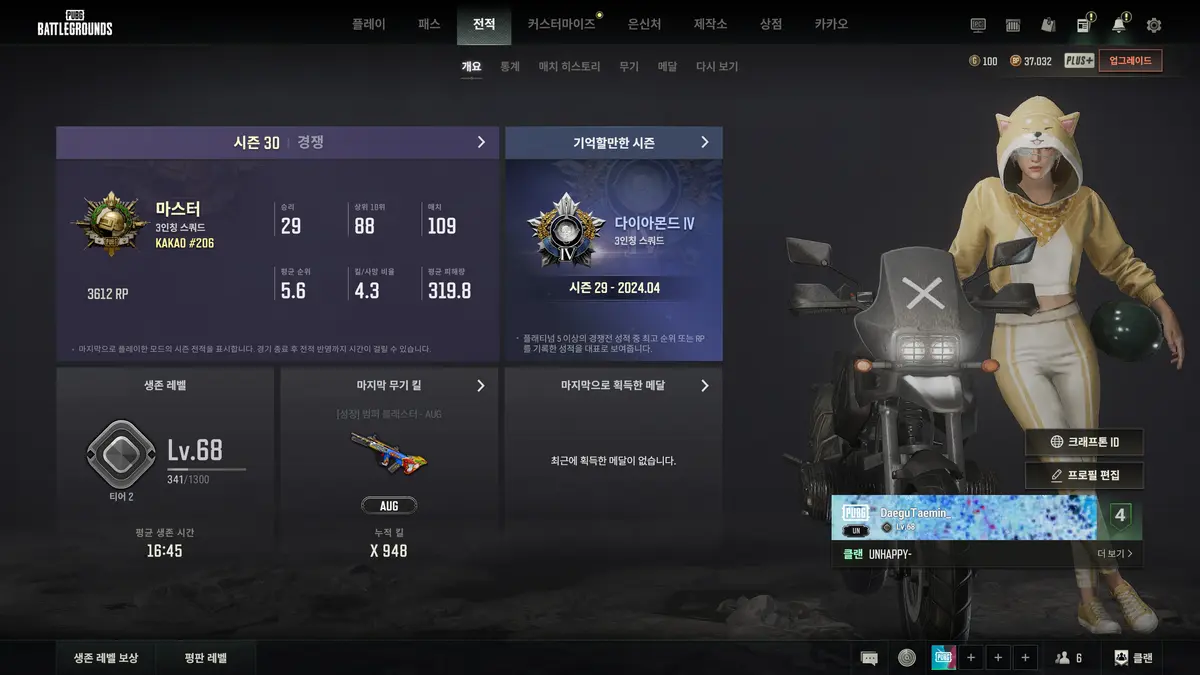Screen dimensions: 1200x675
Task: Open the 제작소 (Workshop) menu
Action: pos(710,24)
